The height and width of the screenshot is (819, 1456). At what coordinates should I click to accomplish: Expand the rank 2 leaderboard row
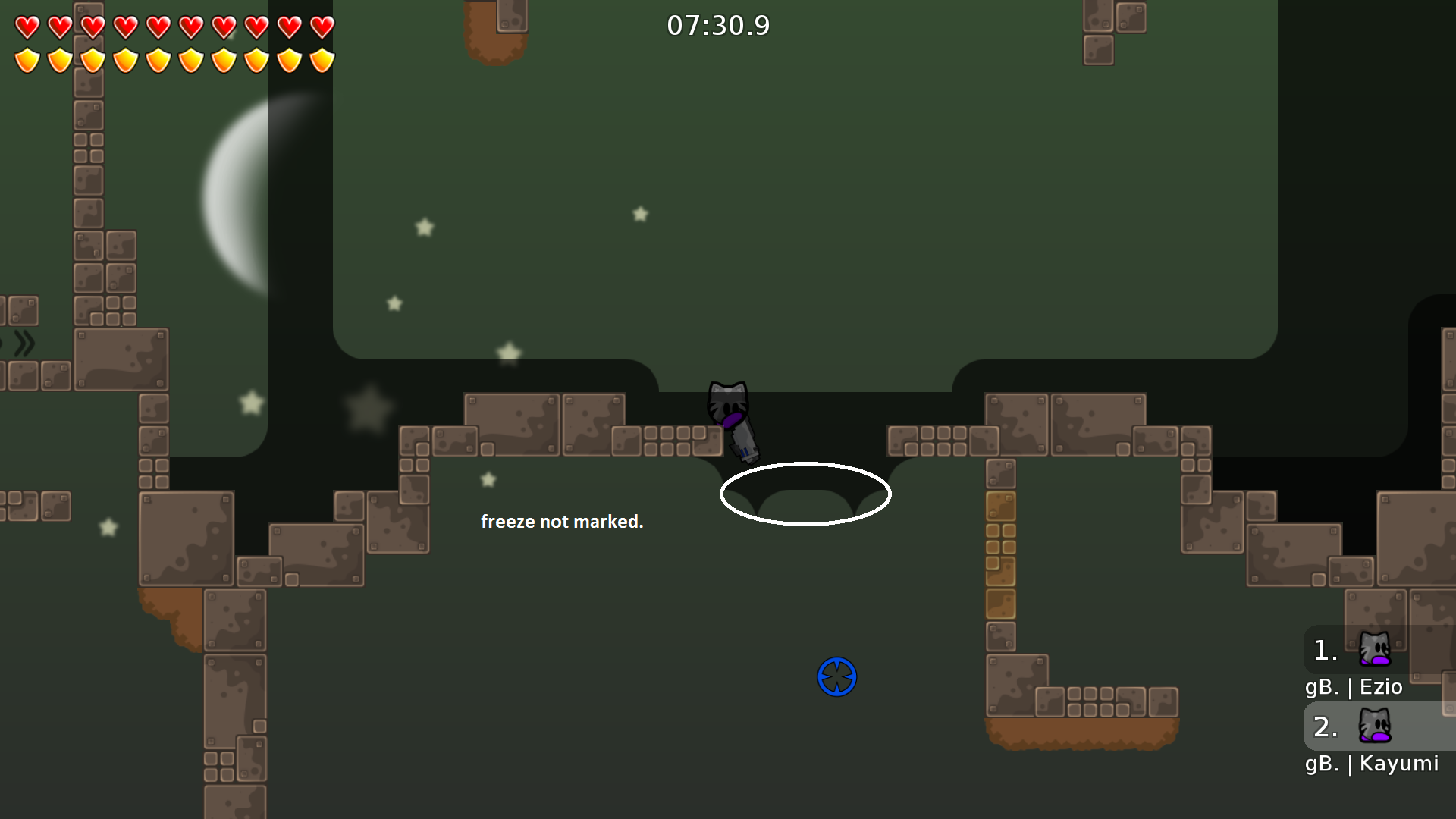(x=1323, y=726)
